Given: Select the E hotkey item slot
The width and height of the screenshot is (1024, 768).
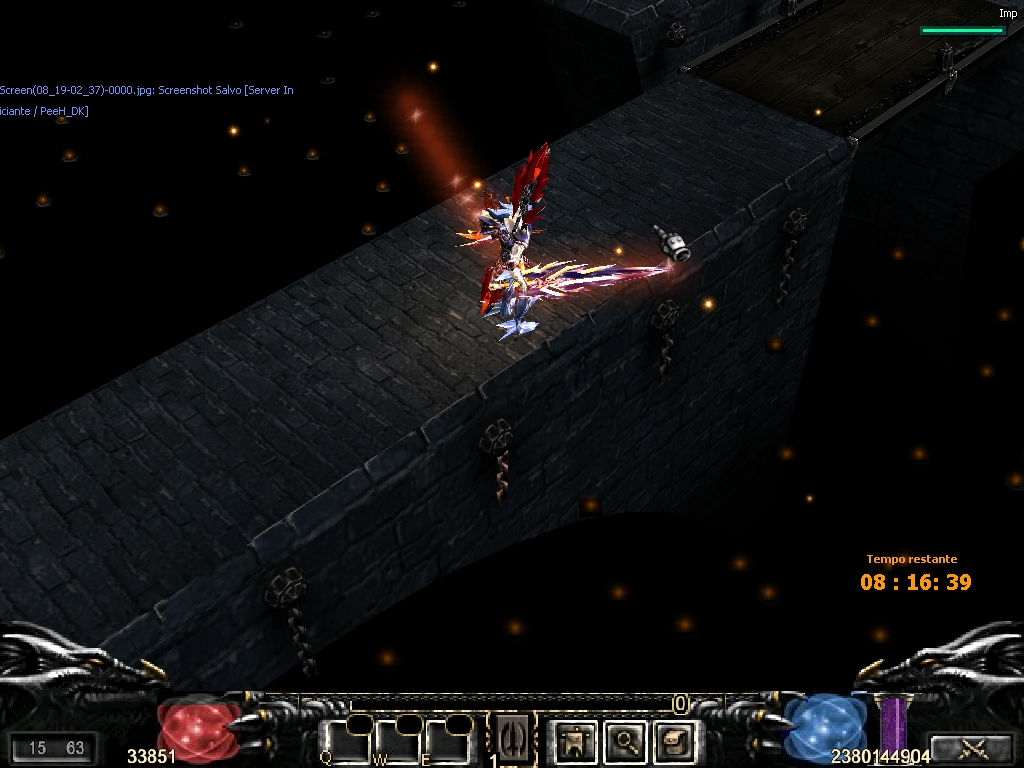Looking at the screenshot, I should (448, 742).
